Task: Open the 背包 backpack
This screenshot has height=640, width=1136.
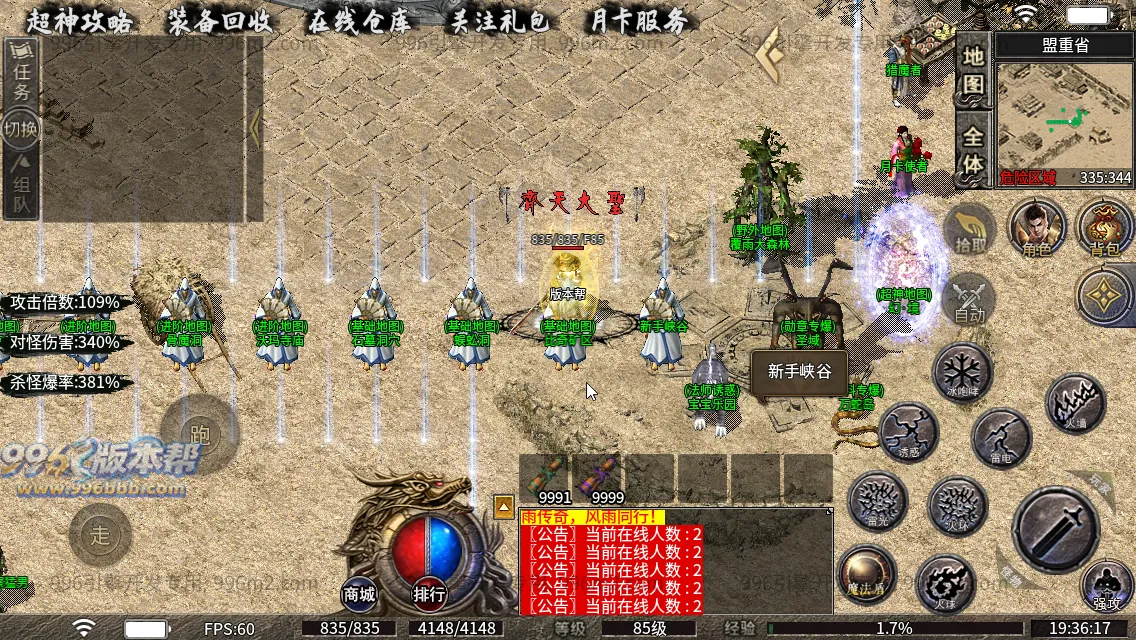Action: pyautogui.click(x=1105, y=227)
